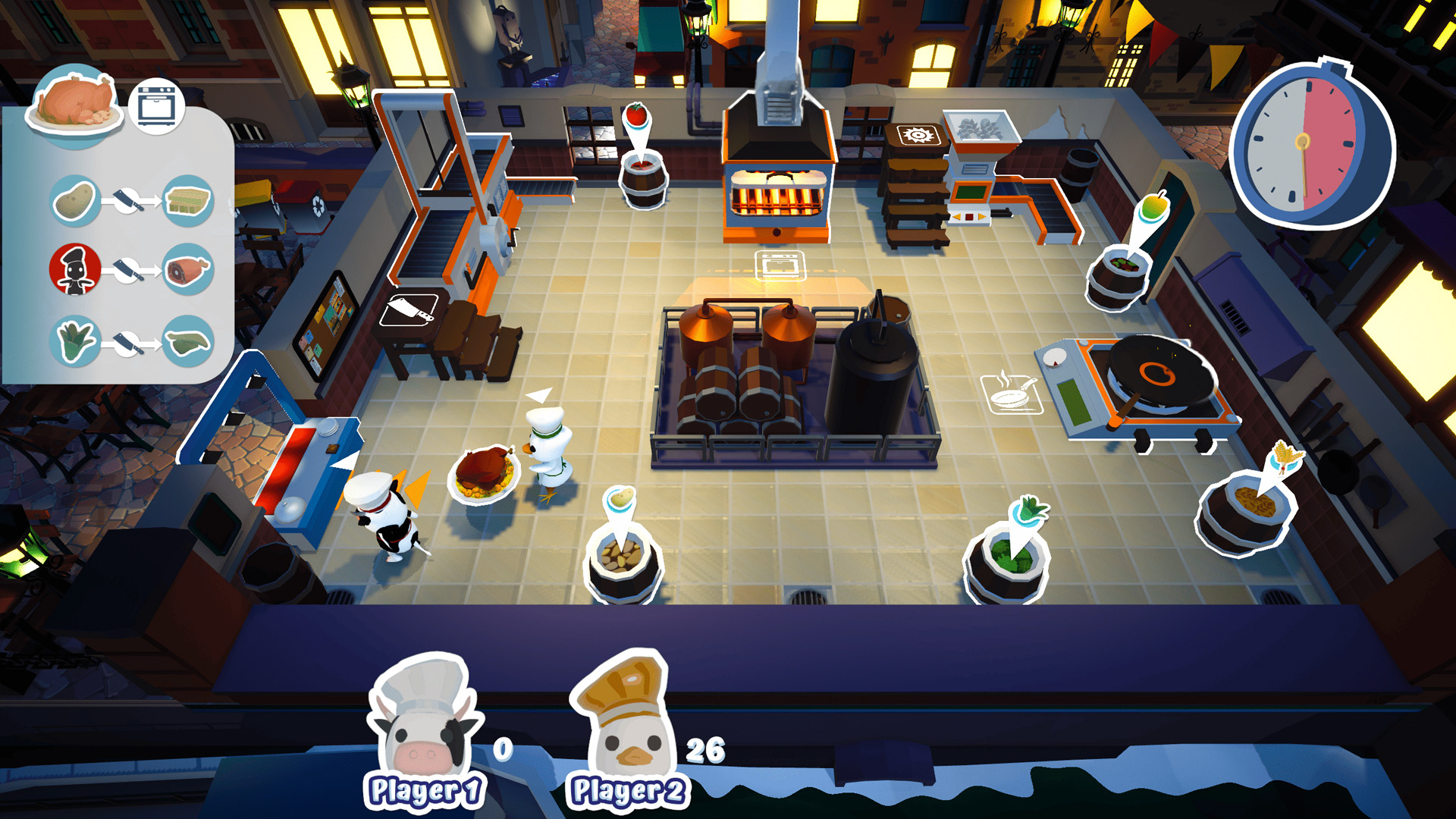Screen dimensions: 1456x819
Task: Select the potato marker above the barrel
Action: pyautogui.click(x=621, y=498)
